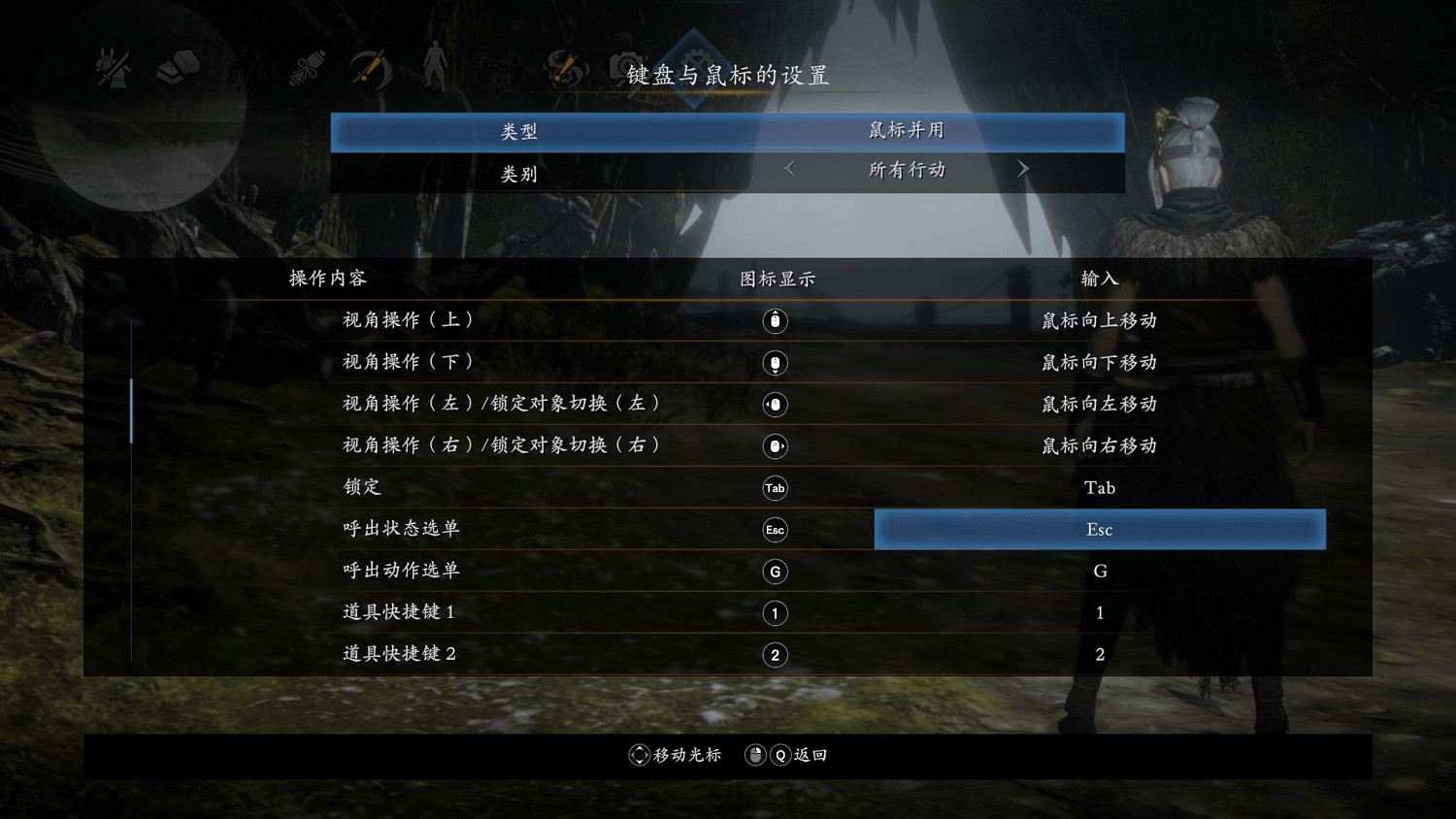
Task: Select the 类别 category row
Action: click(x=518, y=174)
